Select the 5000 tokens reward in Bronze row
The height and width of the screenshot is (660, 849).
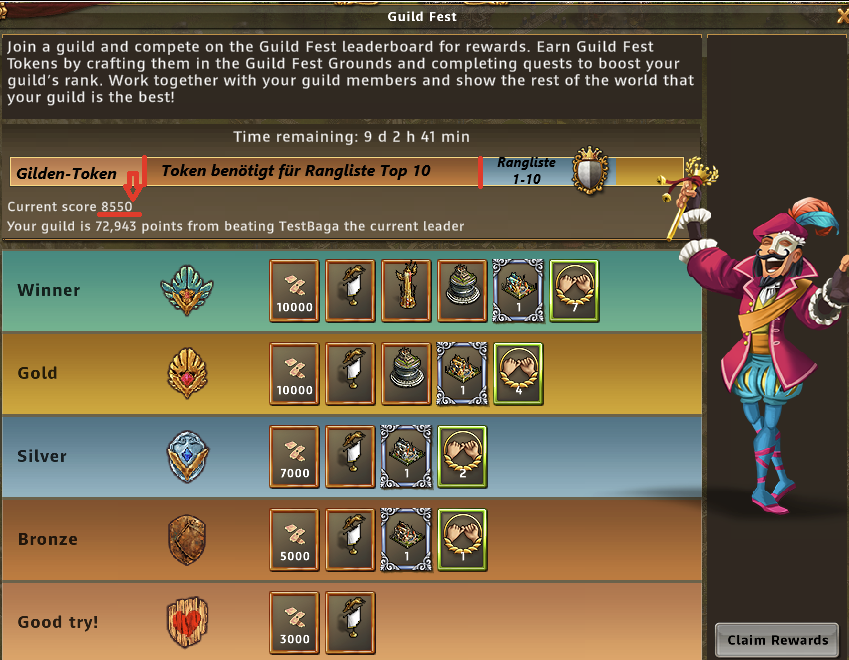(x=294, y=540)
